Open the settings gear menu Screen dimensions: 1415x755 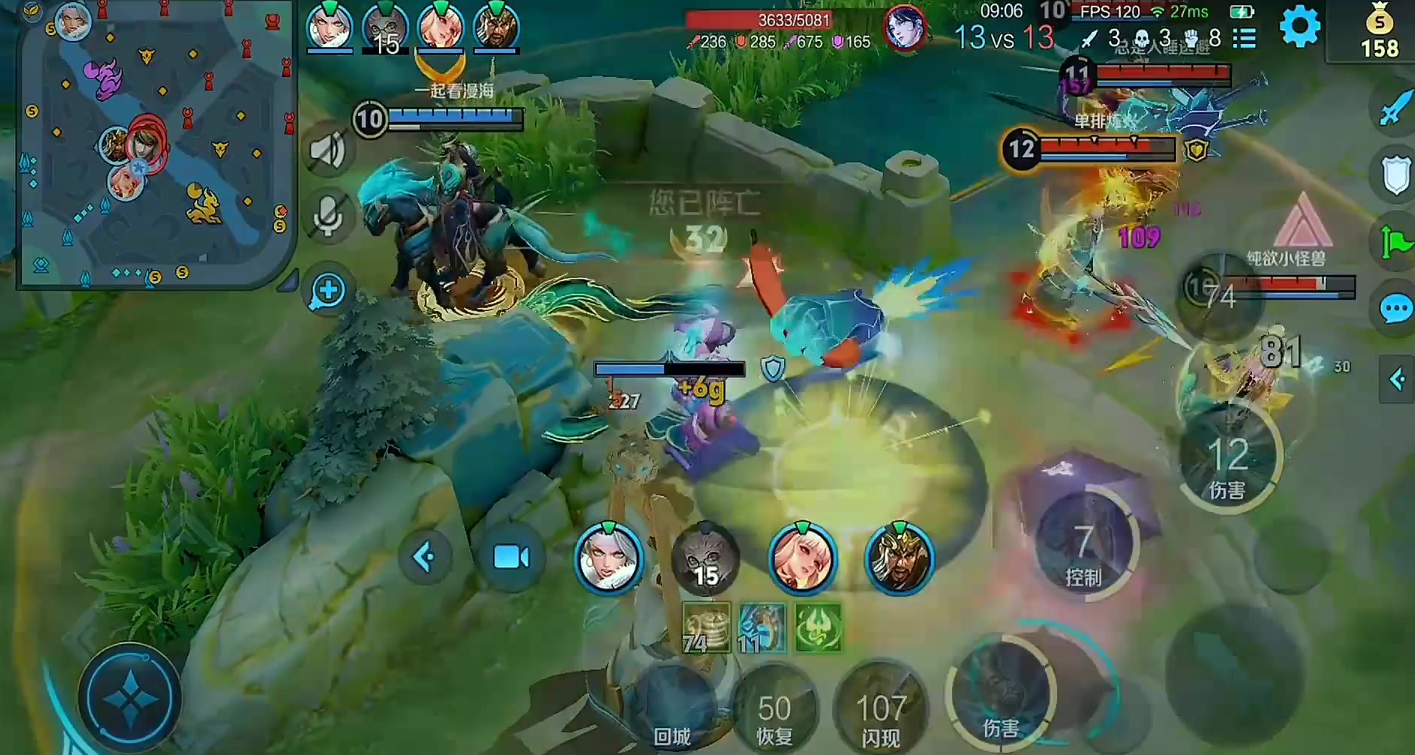(x=1299, y=27)
